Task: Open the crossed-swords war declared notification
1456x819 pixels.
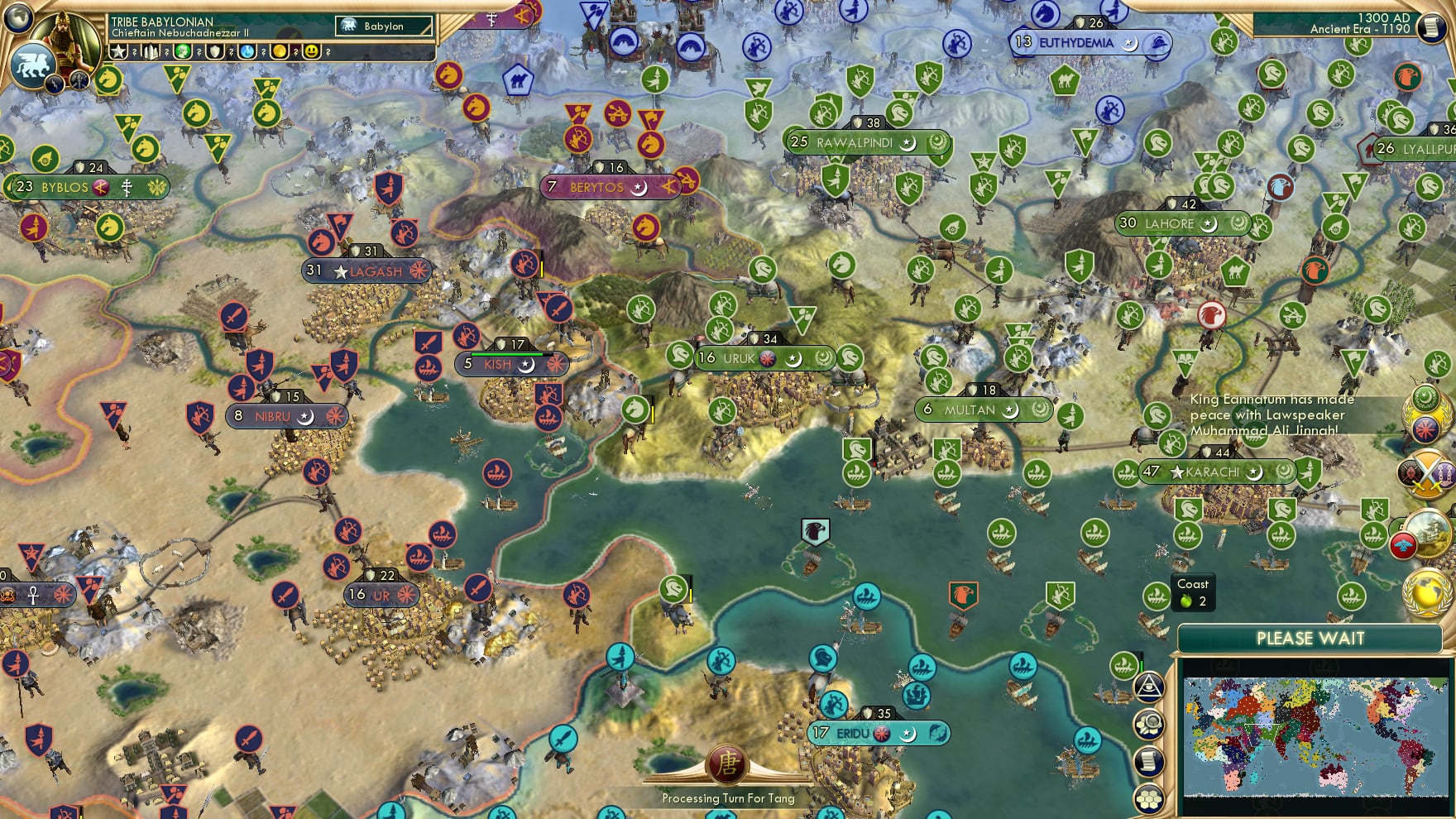Action: (1427, 474)
